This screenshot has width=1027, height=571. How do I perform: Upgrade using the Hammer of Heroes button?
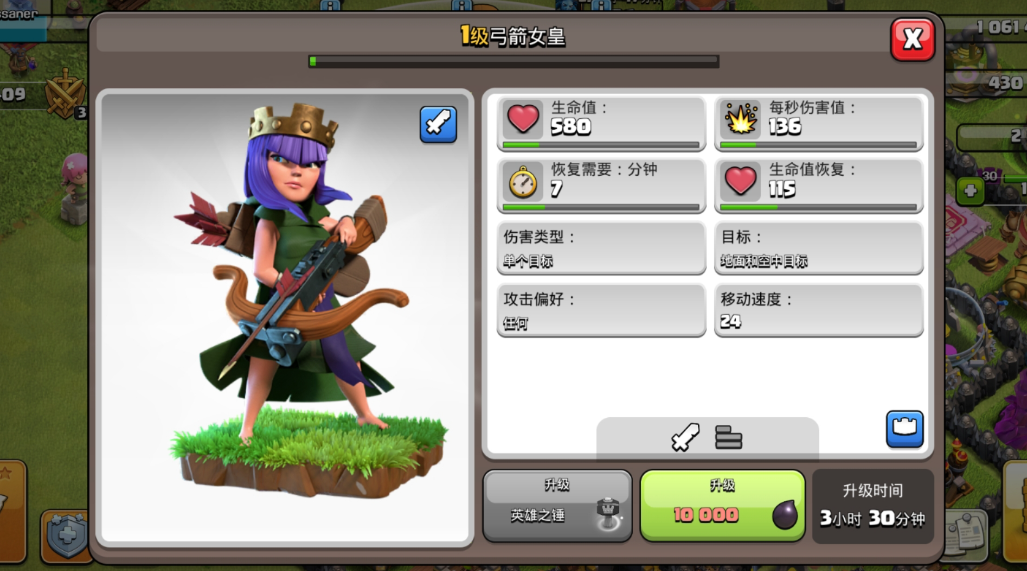click(557, 505)
